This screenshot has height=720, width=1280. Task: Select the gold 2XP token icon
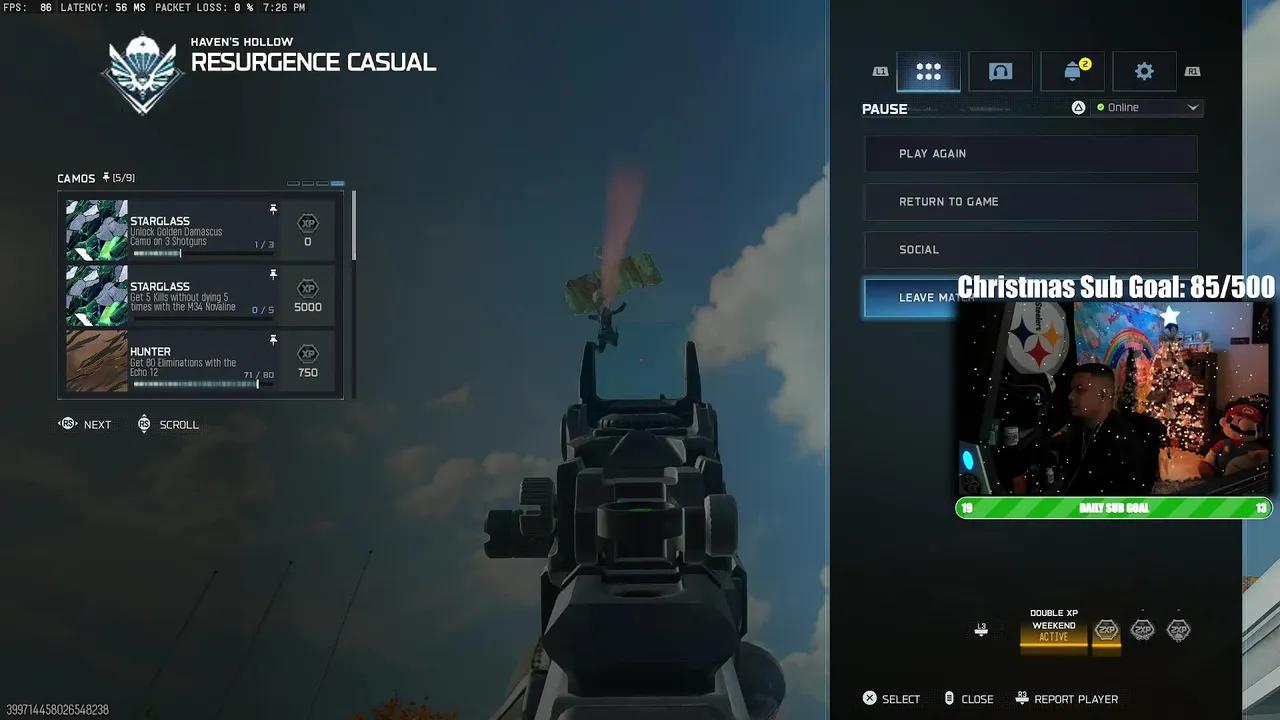[1107, 631]
